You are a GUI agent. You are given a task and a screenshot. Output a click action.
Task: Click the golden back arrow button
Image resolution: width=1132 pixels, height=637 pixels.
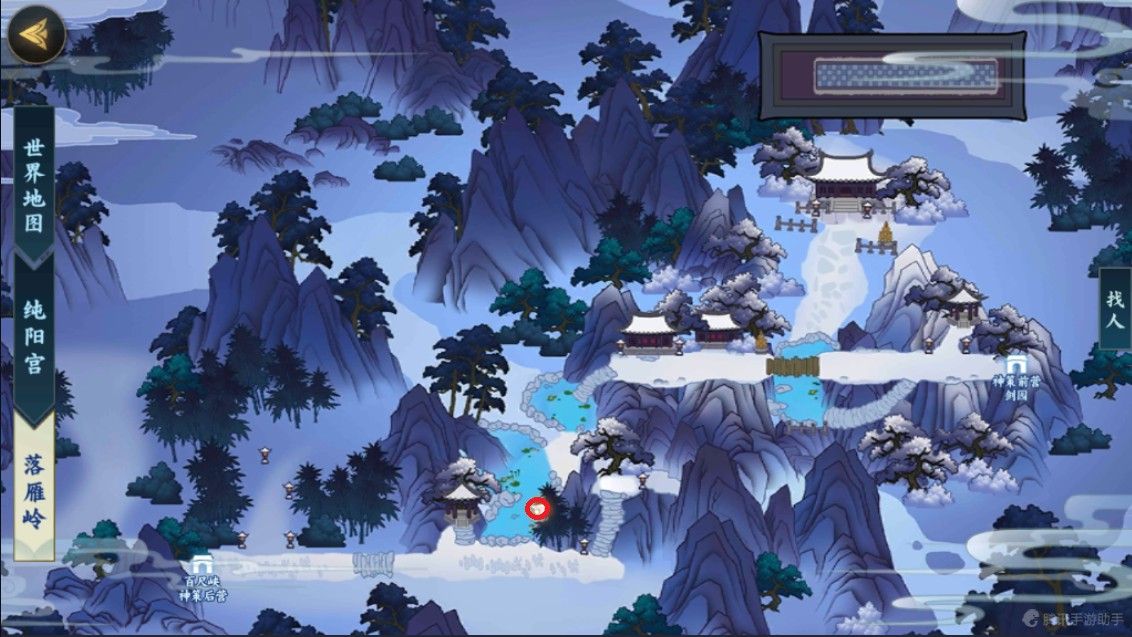pyautogui.click(x=35, y=34)
